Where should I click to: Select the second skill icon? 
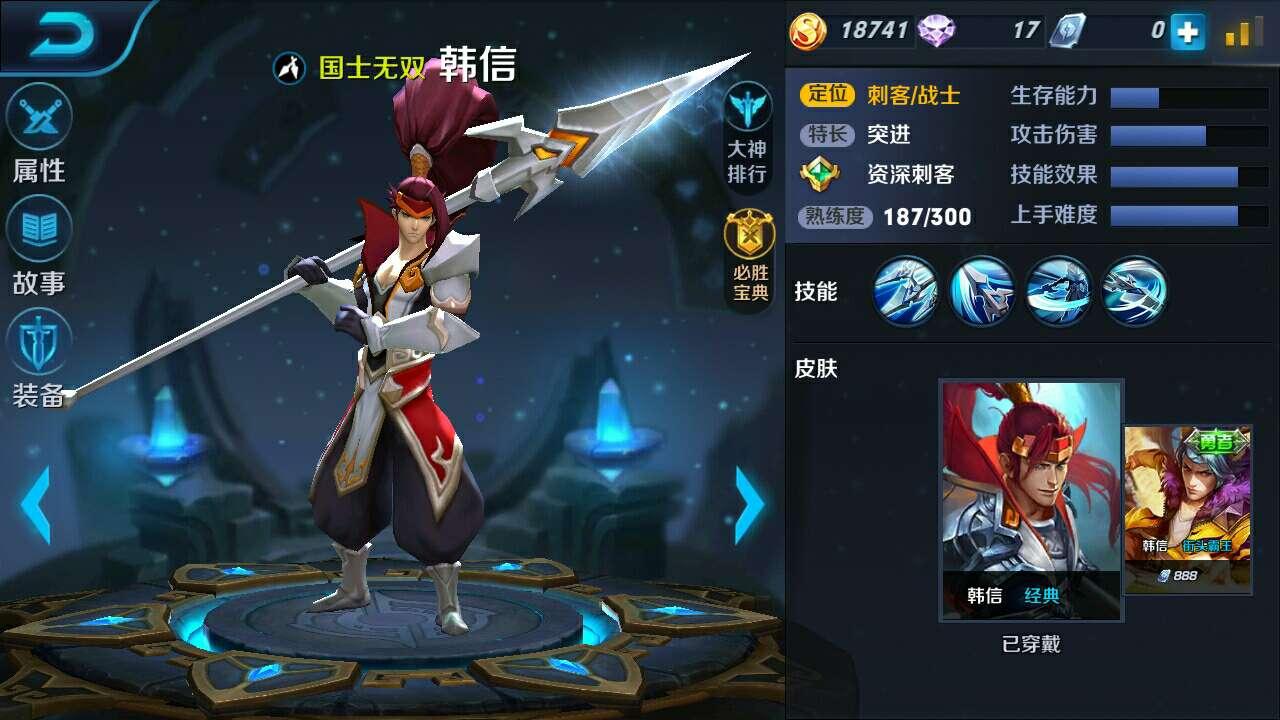(982, 291)
